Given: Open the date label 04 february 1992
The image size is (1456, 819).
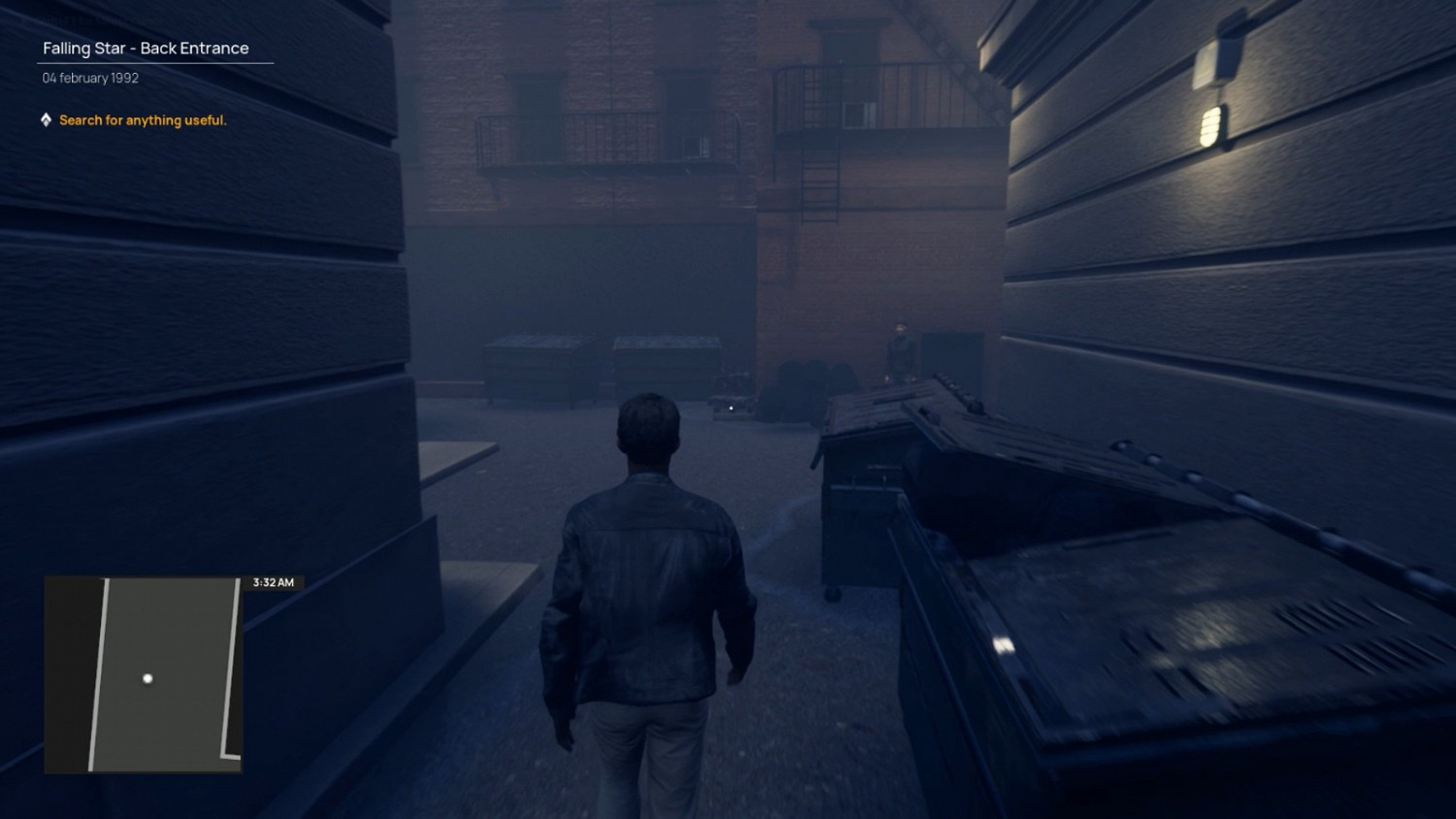Looking at the screenshot, I should click(x=89, y=78).
